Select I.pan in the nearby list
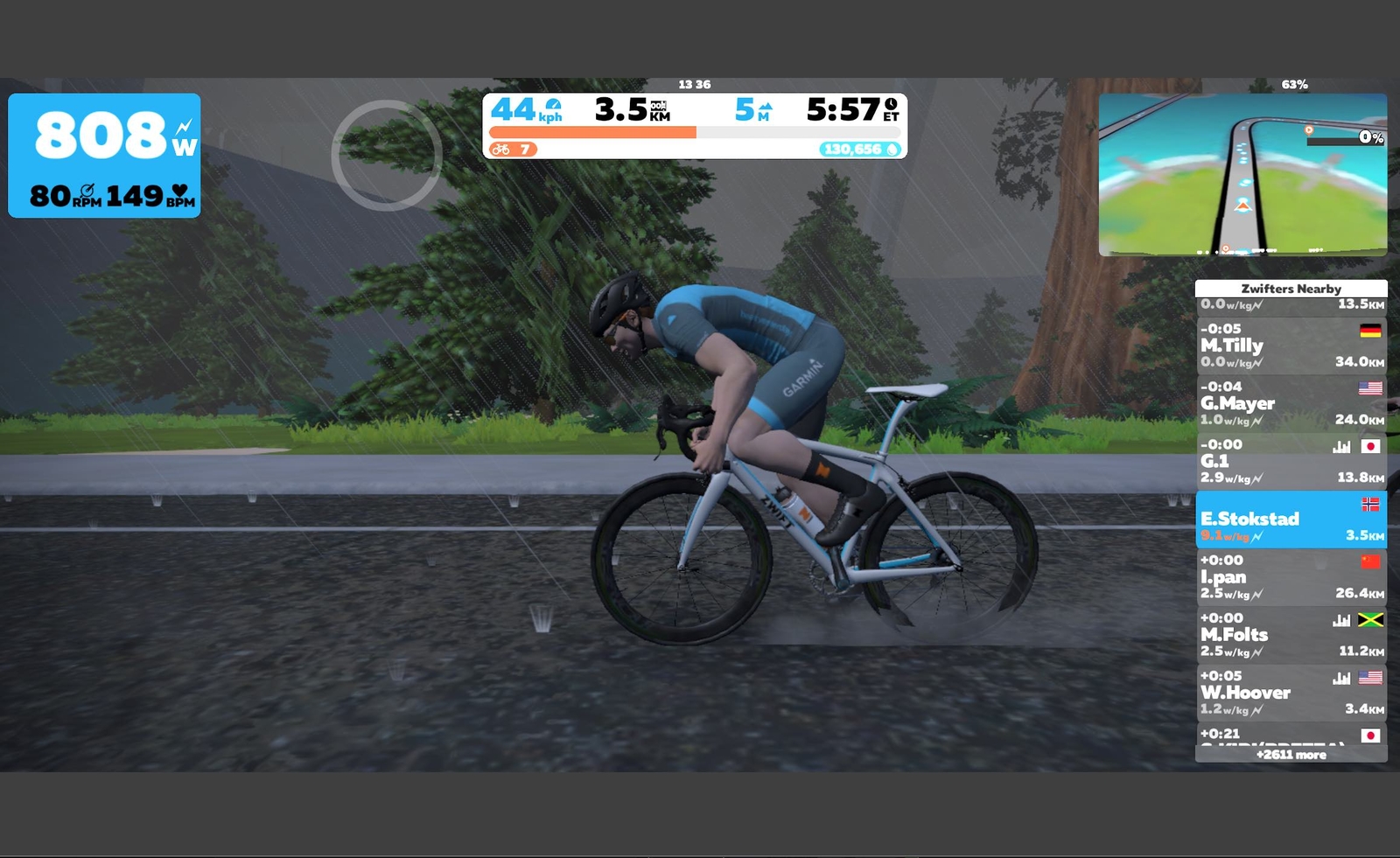This screenshot has height=858, width=1400. click(x=1291, y=577)
